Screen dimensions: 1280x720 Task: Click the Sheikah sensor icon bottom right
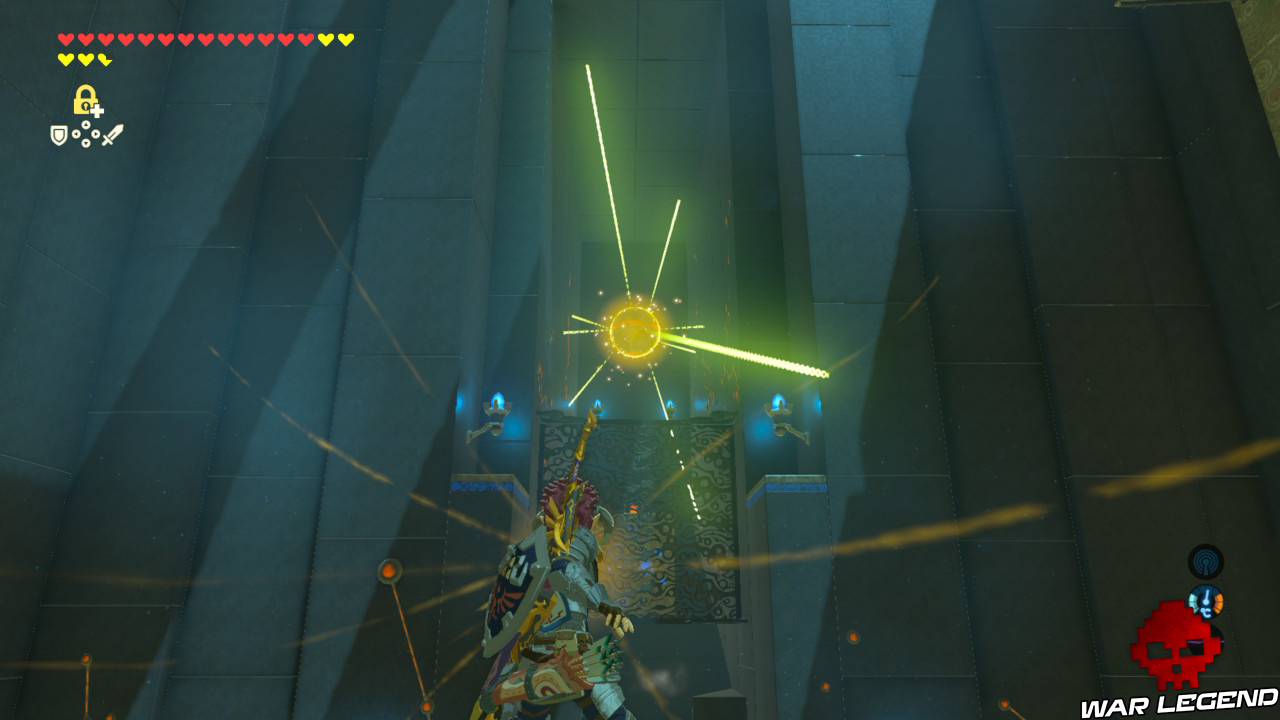coord(1206,561)
